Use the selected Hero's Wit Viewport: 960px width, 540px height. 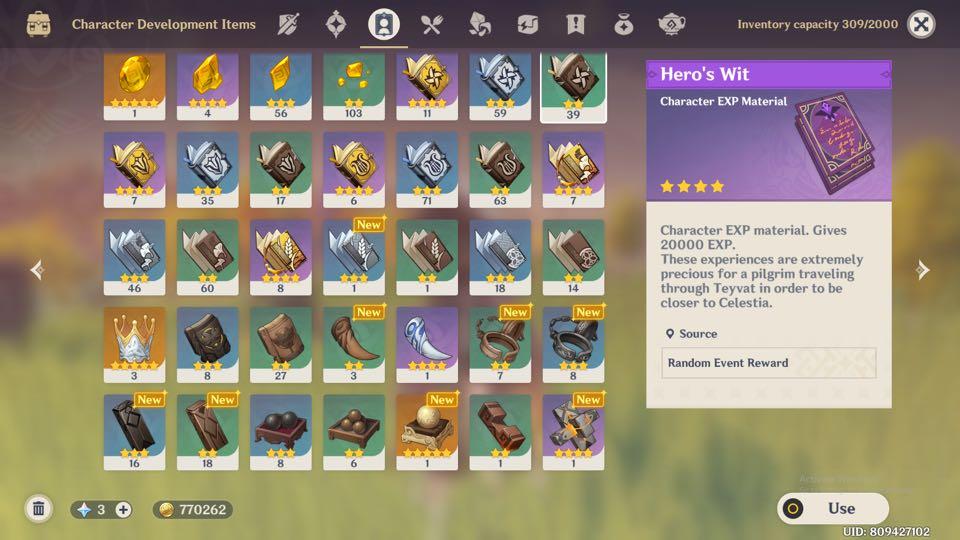click(833, 508)
